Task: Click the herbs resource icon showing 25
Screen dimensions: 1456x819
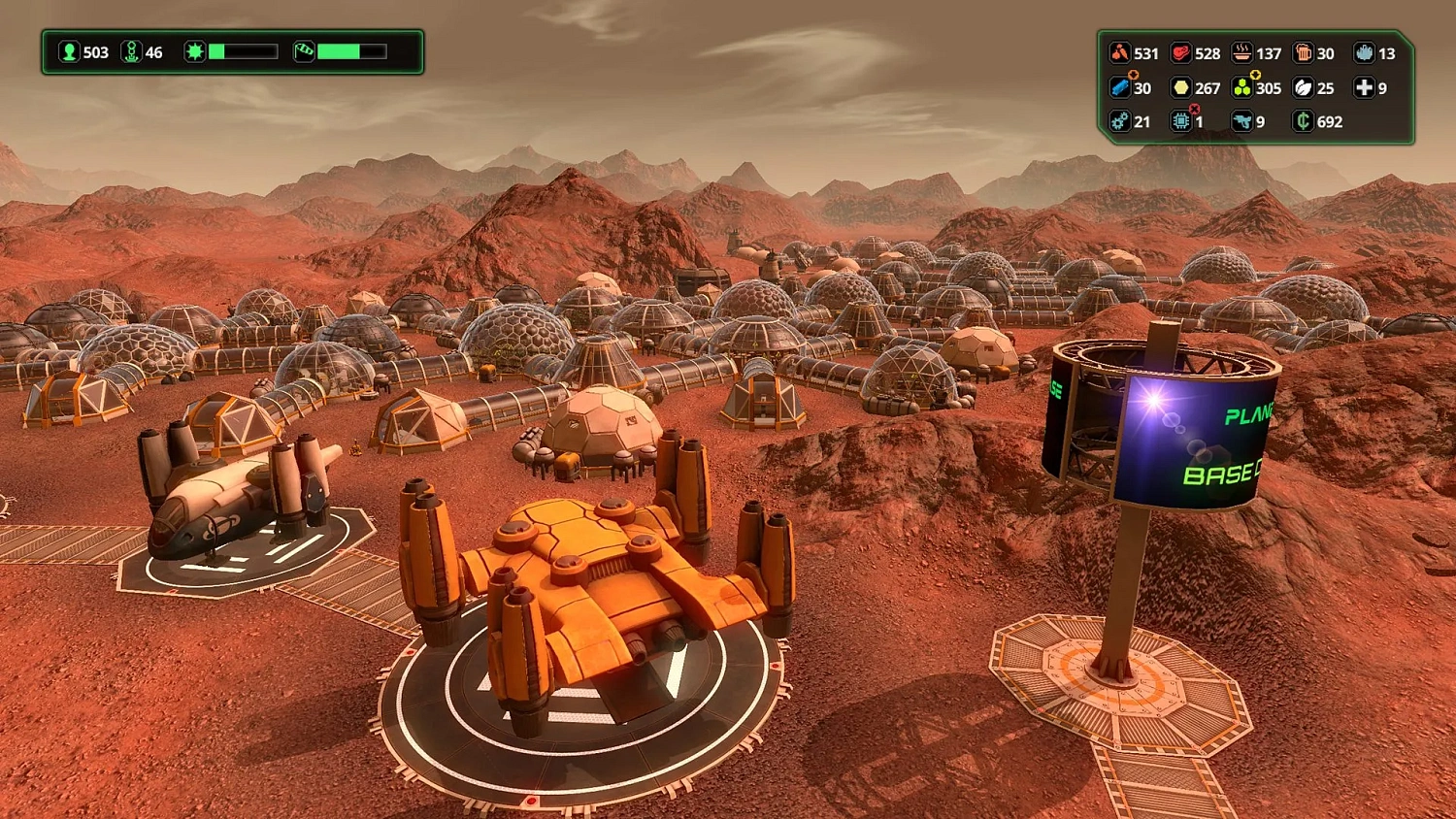Action: click(1303, 88)
